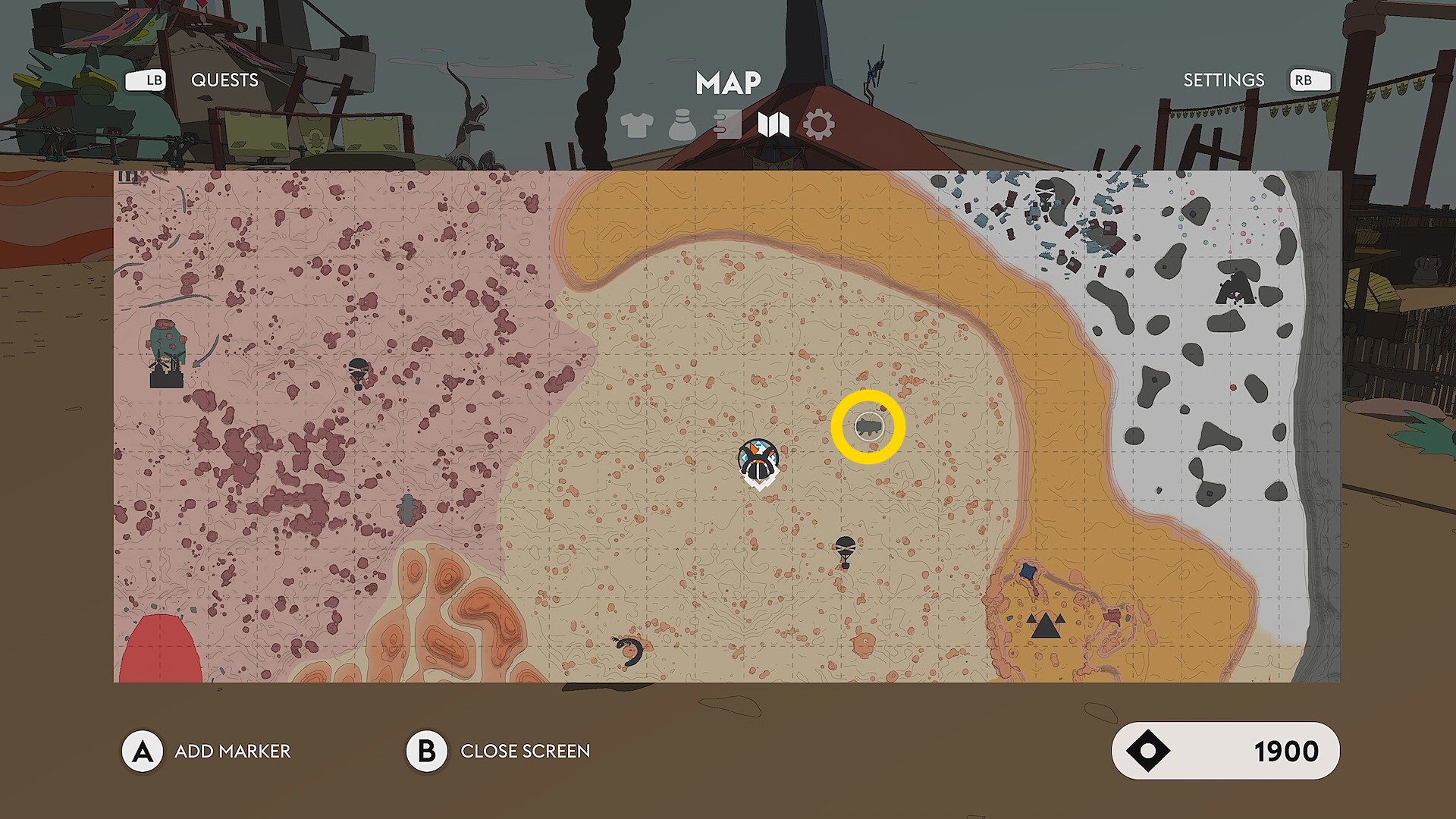Viewport: 1456px width, 819px height.
Task: Select the balloon marker in the tan desert
Action: click(x=845, y=550)
